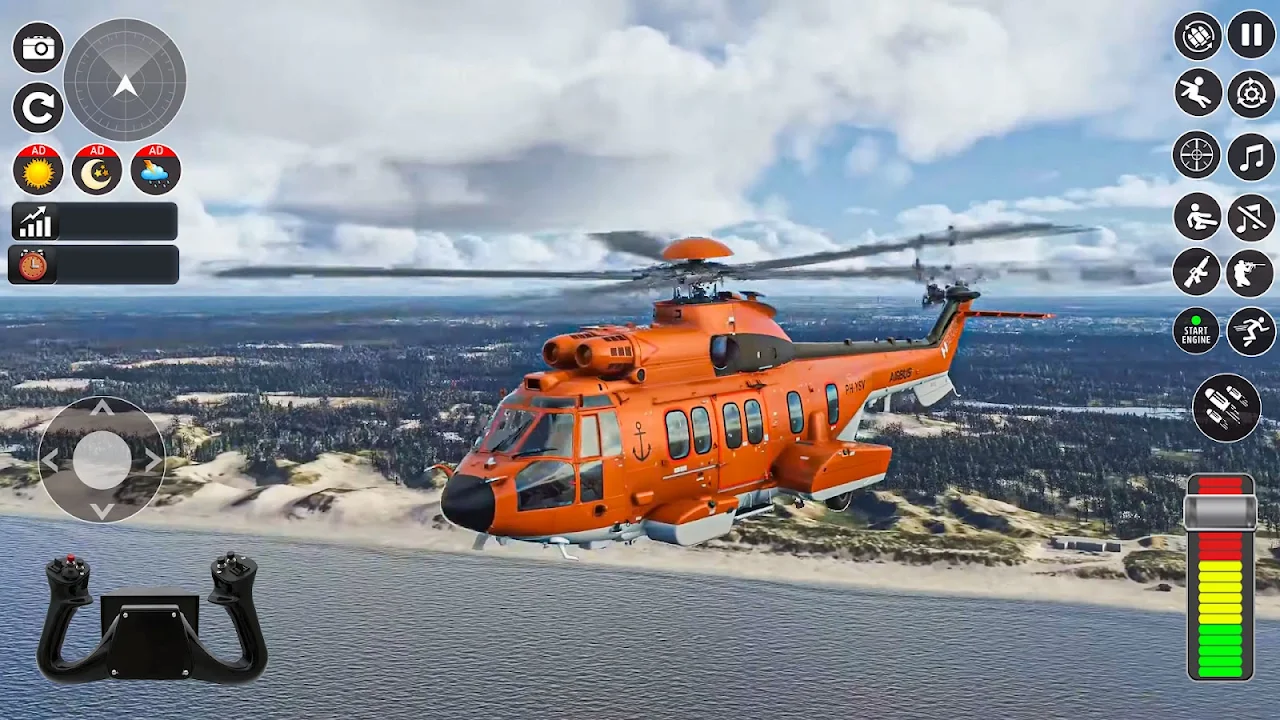Click the Start Engine button
This screenshot has width=1280, height=720.
(1197, 331)
